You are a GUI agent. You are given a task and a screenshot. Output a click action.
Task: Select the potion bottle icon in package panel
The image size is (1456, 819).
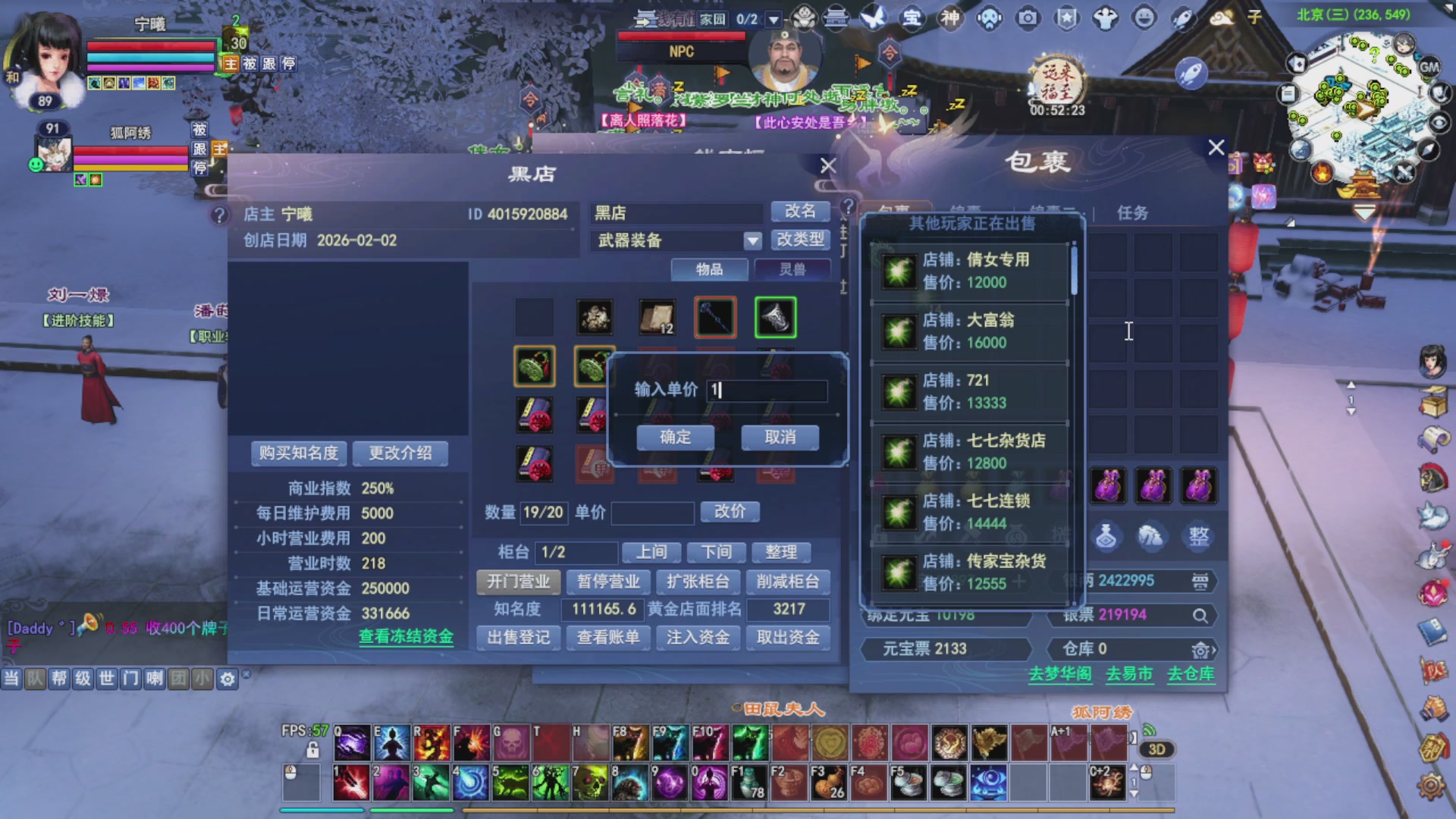pos(1107,536)
